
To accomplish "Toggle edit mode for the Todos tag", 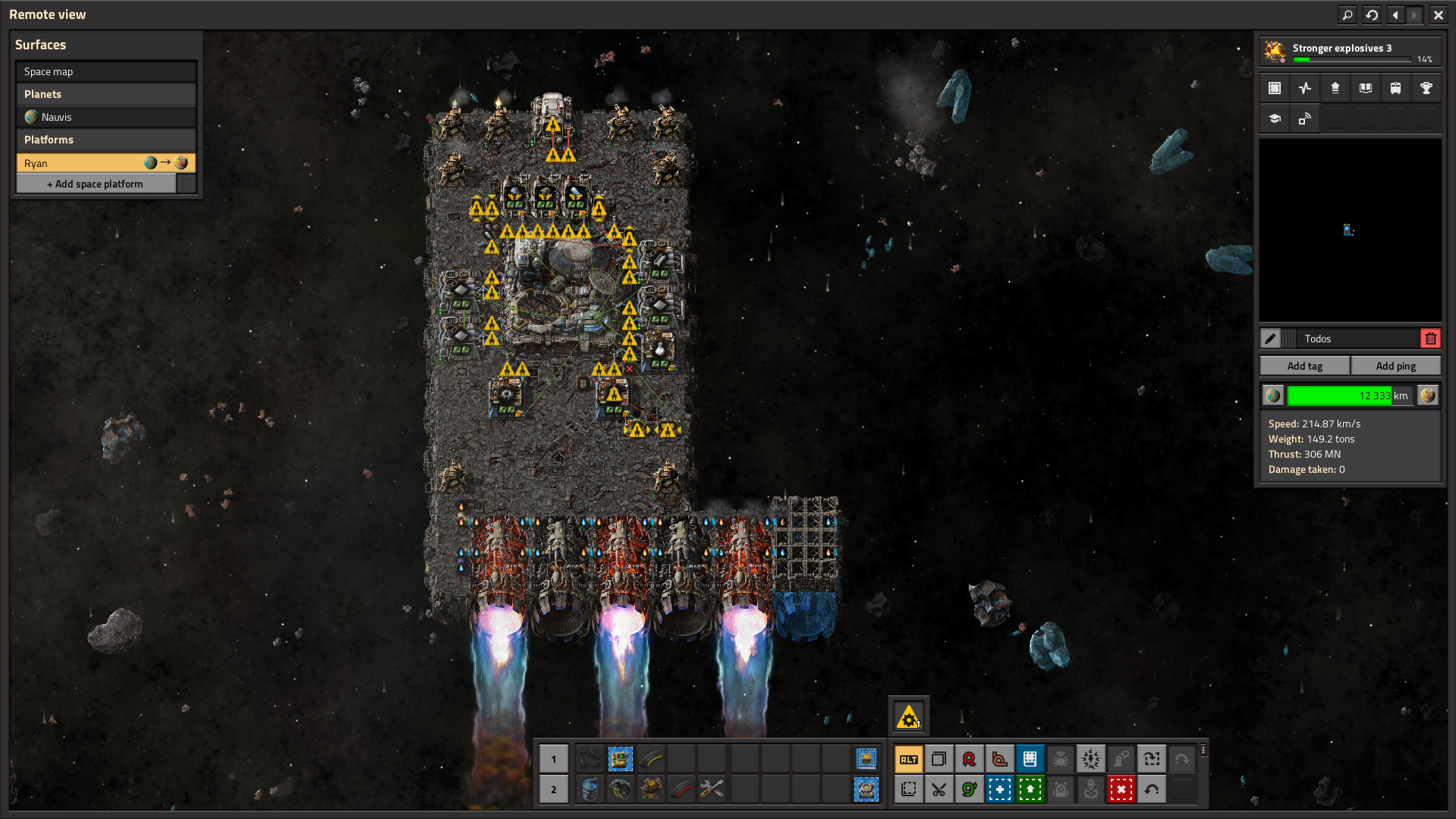I will 1271,338.
